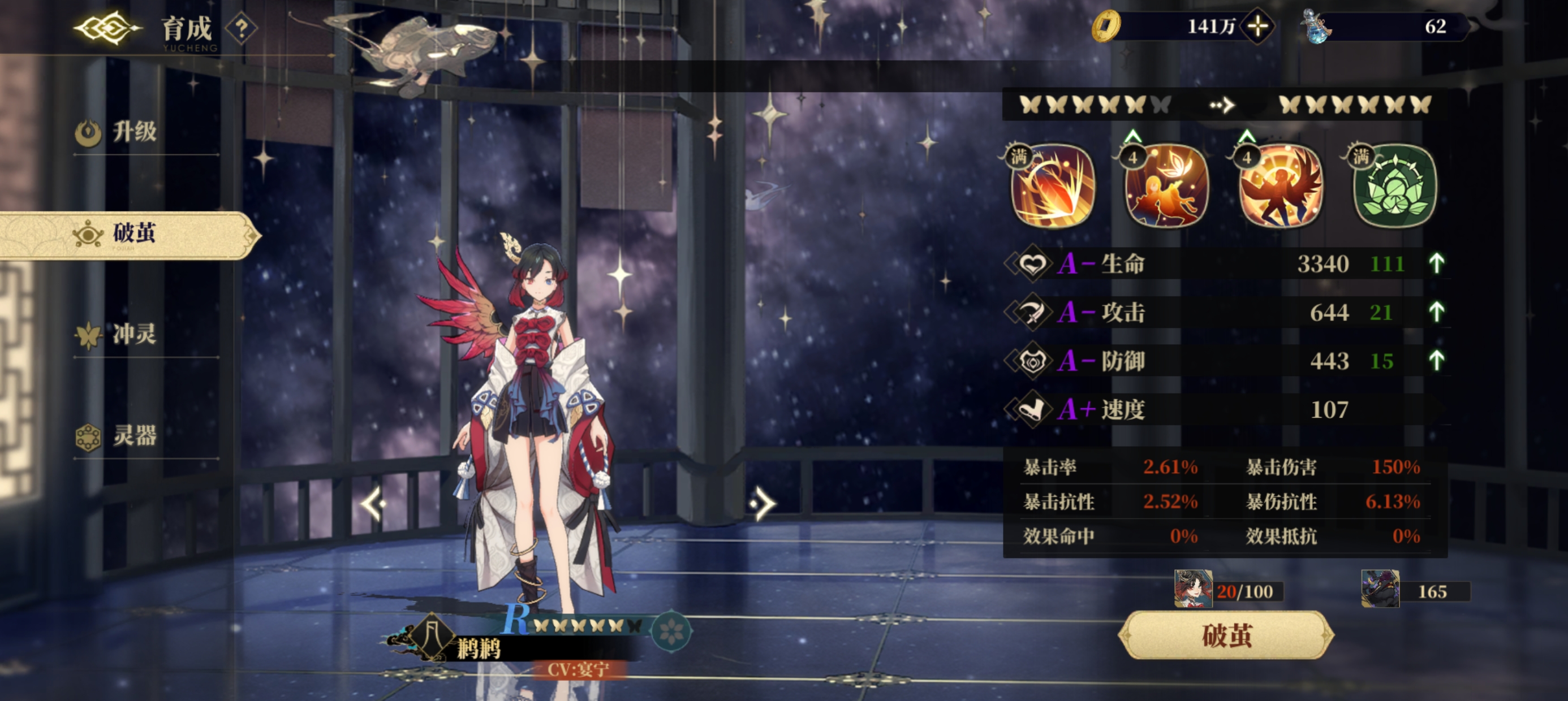Select the 破茧 tab in the sidebar
This screenshot has width=1568, height=701.
[133, 234]
